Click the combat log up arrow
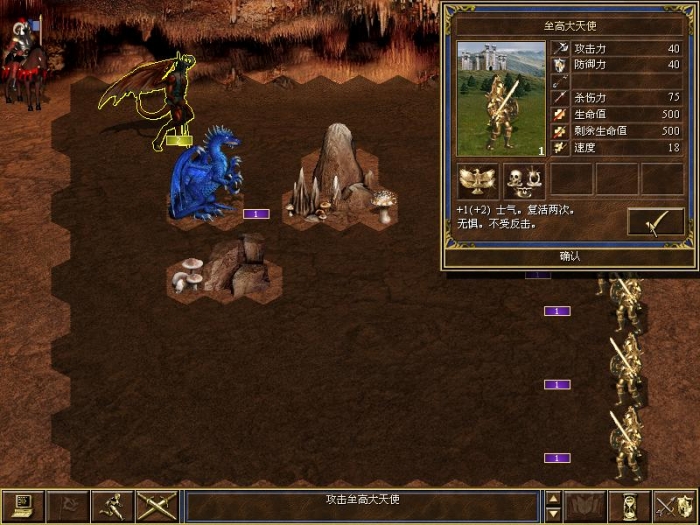The image size is (700, 525). coord(553,498)
